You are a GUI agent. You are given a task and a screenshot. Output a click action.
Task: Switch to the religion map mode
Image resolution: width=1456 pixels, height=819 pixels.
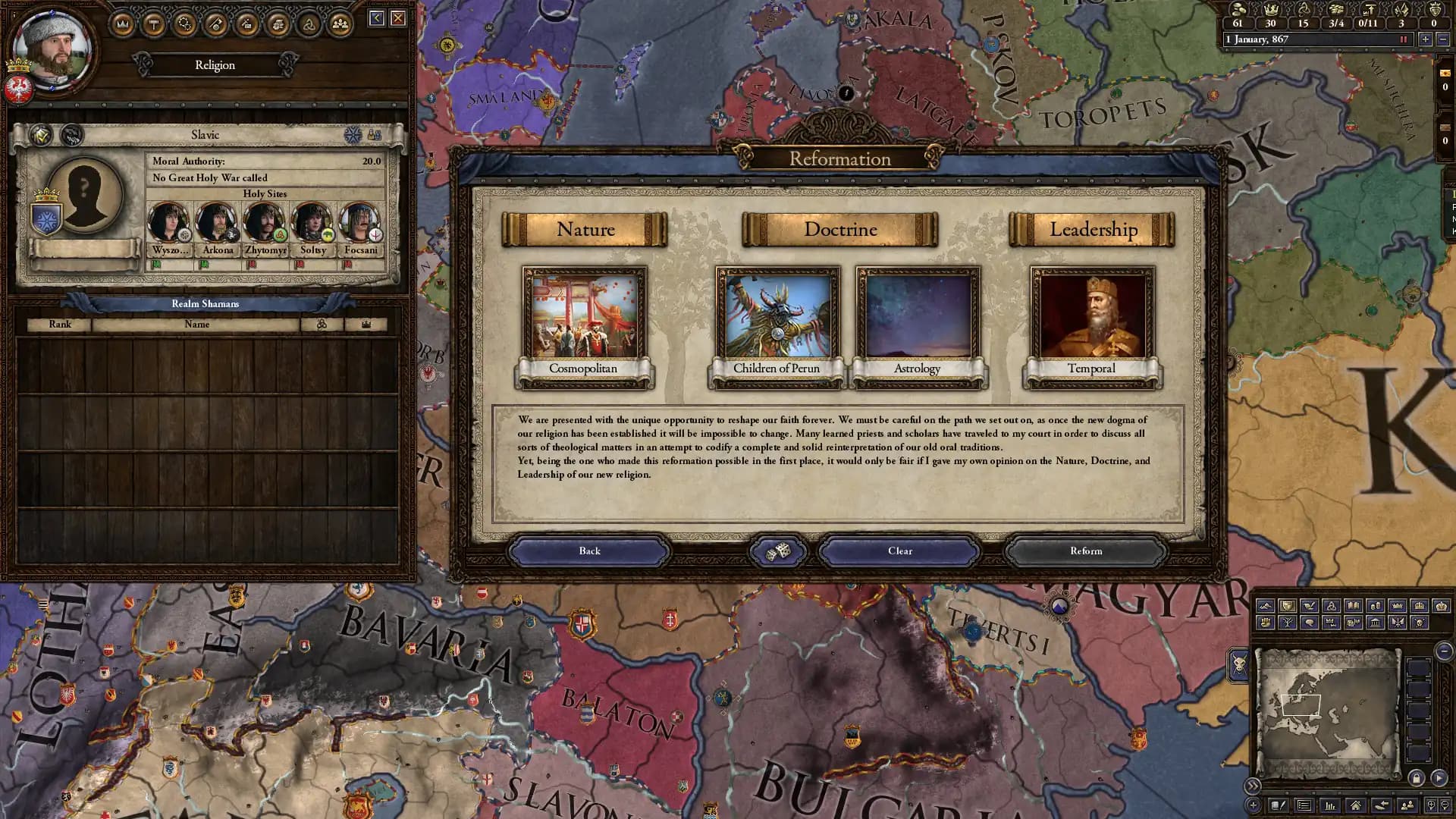(x=1332, y=604)
